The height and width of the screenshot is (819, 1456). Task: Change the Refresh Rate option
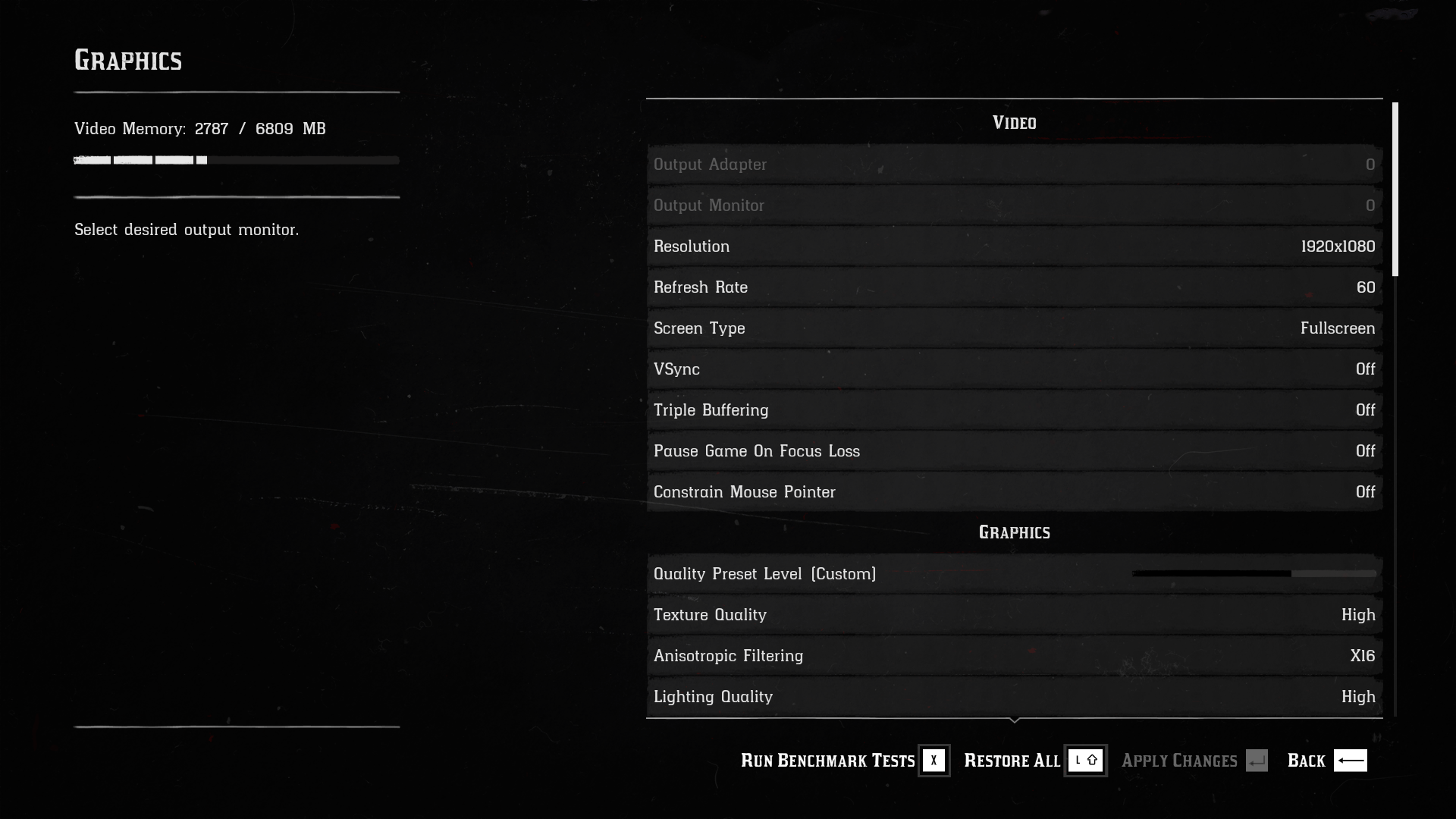[1014, 287]
